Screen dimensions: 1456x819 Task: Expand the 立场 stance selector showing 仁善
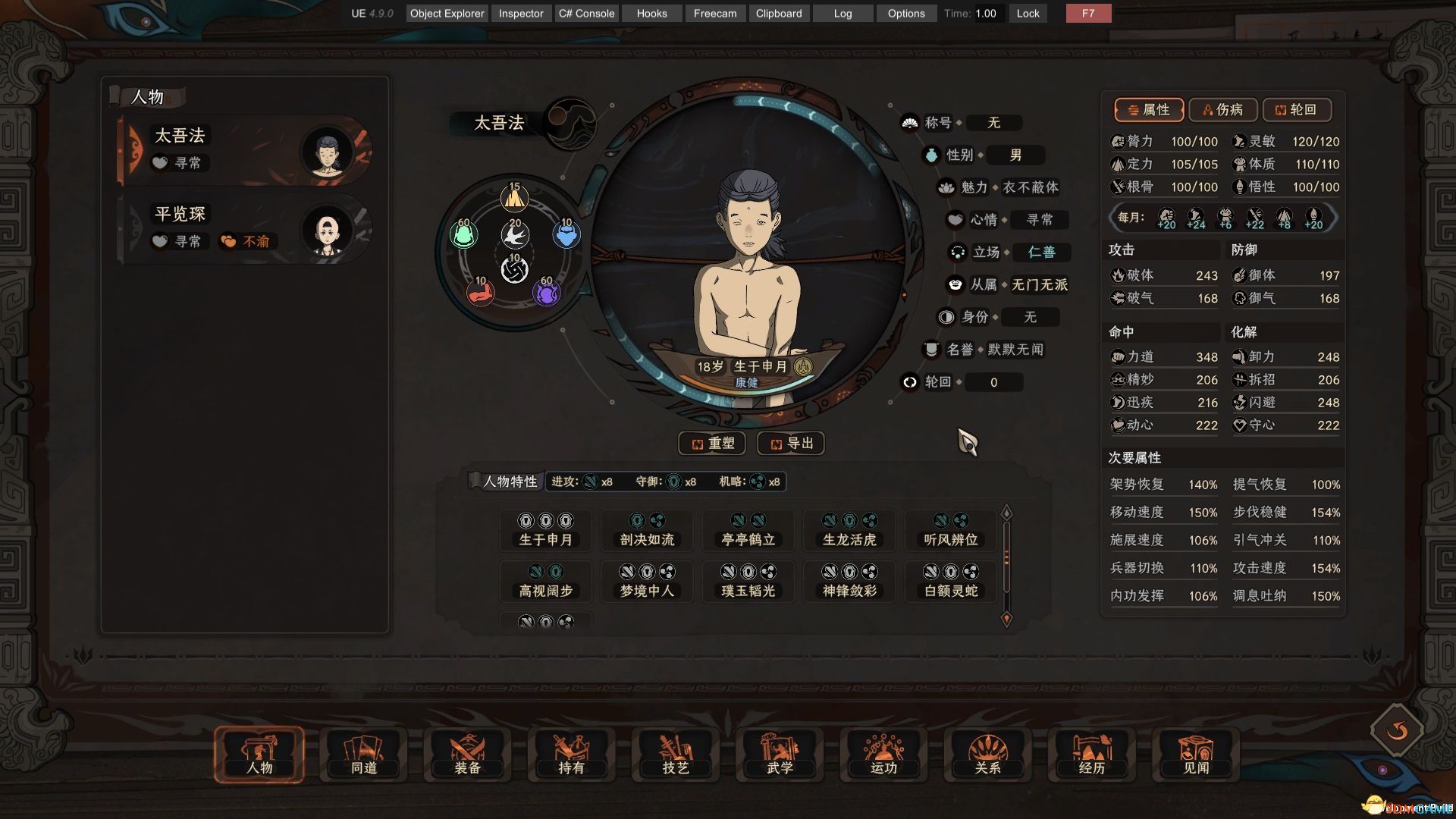(1041, 252)
